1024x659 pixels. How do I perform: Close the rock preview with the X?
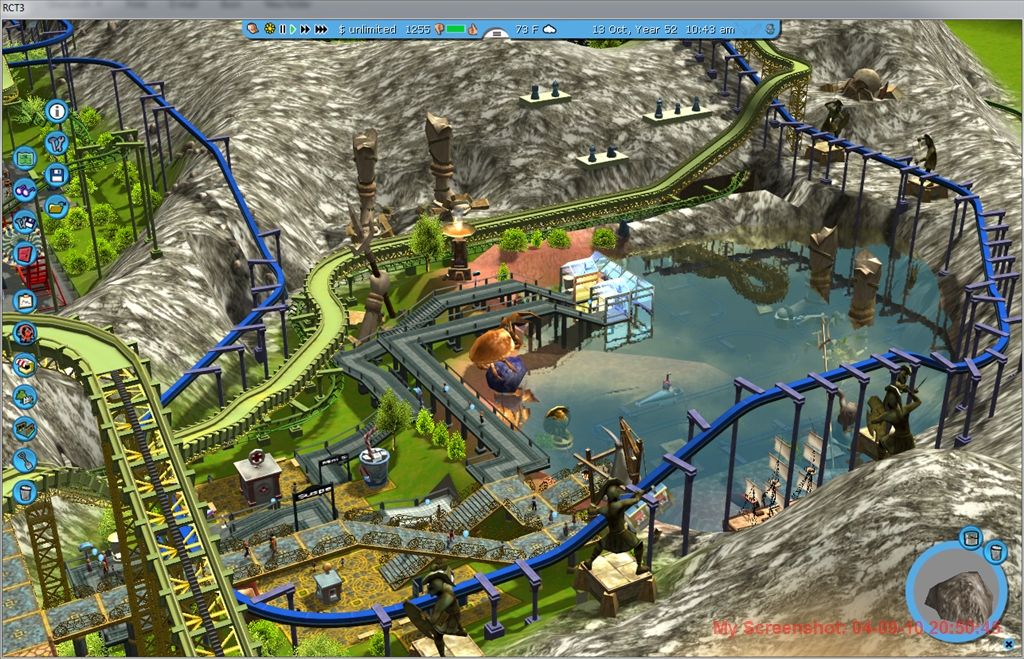click(994, 551)
